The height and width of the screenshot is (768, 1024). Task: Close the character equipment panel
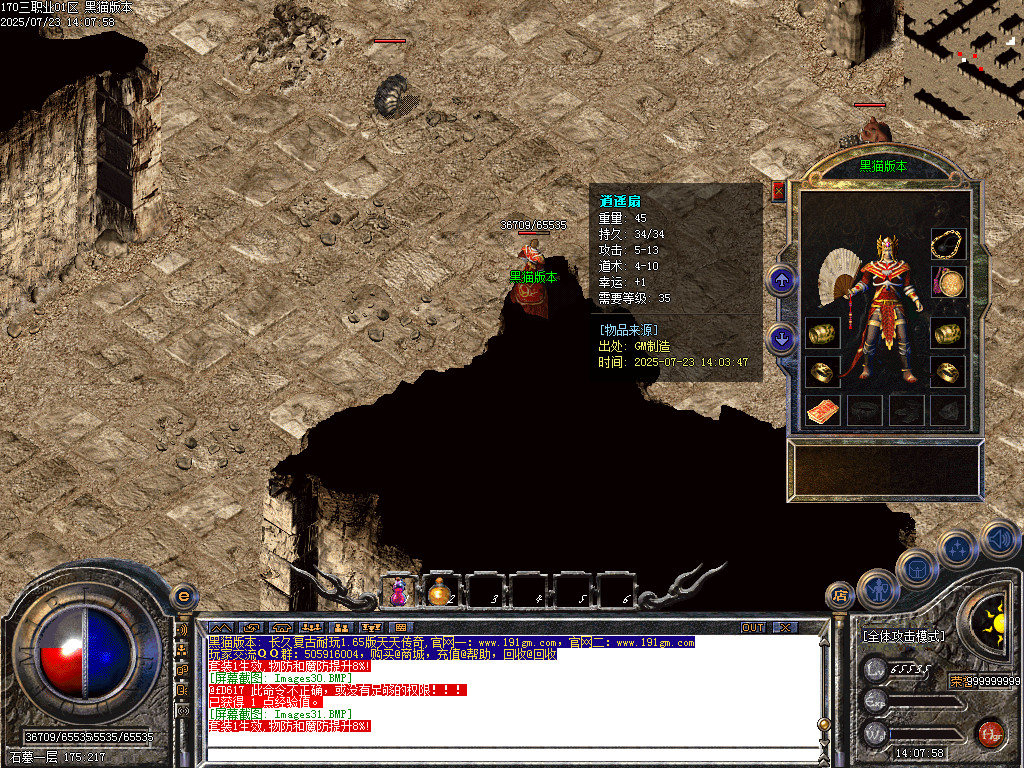[x=779, y=191]
